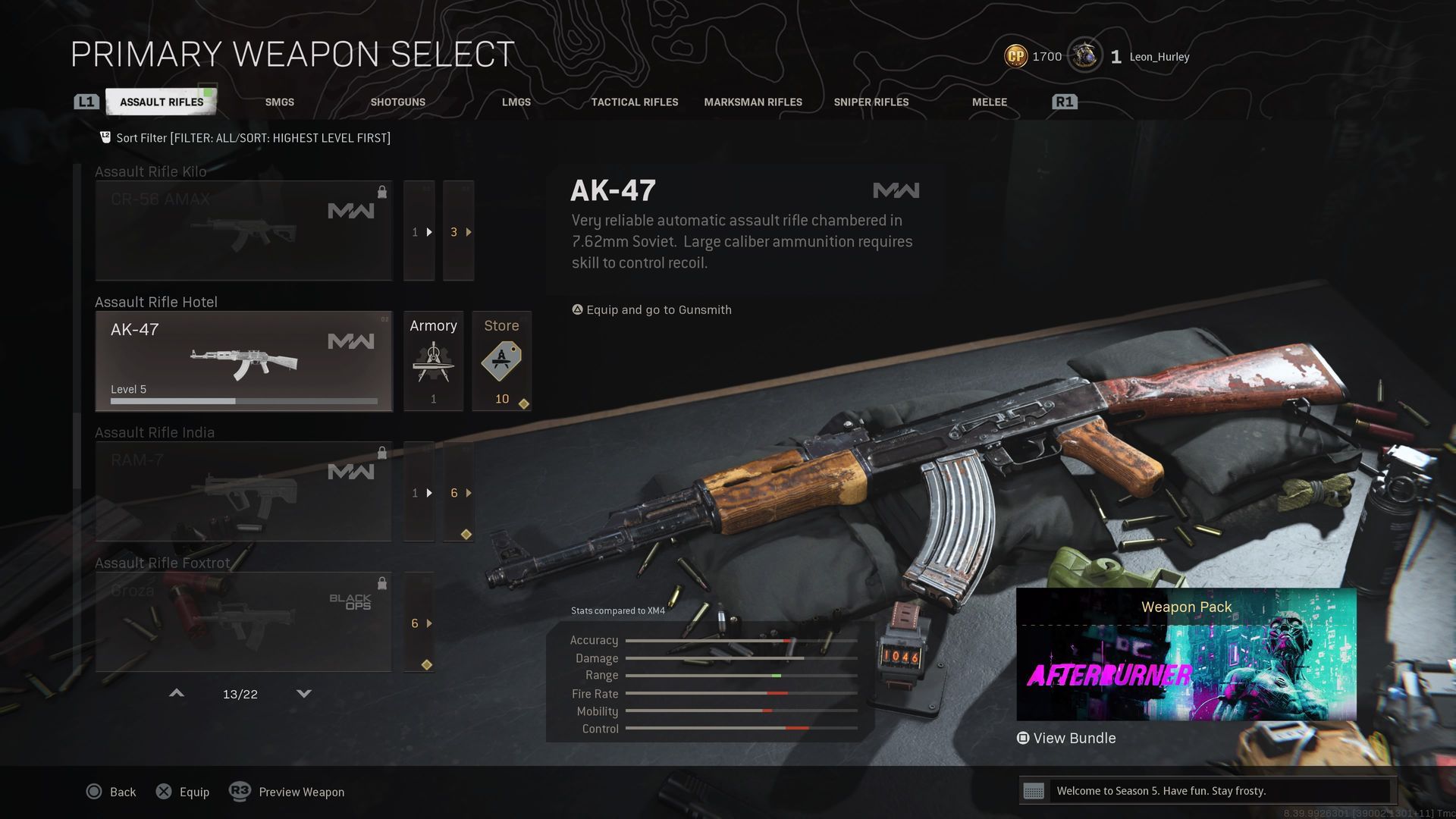Select the player emblem next to Leon_Hurley
1456x819 pixels.
click(x=1086, y=55)
